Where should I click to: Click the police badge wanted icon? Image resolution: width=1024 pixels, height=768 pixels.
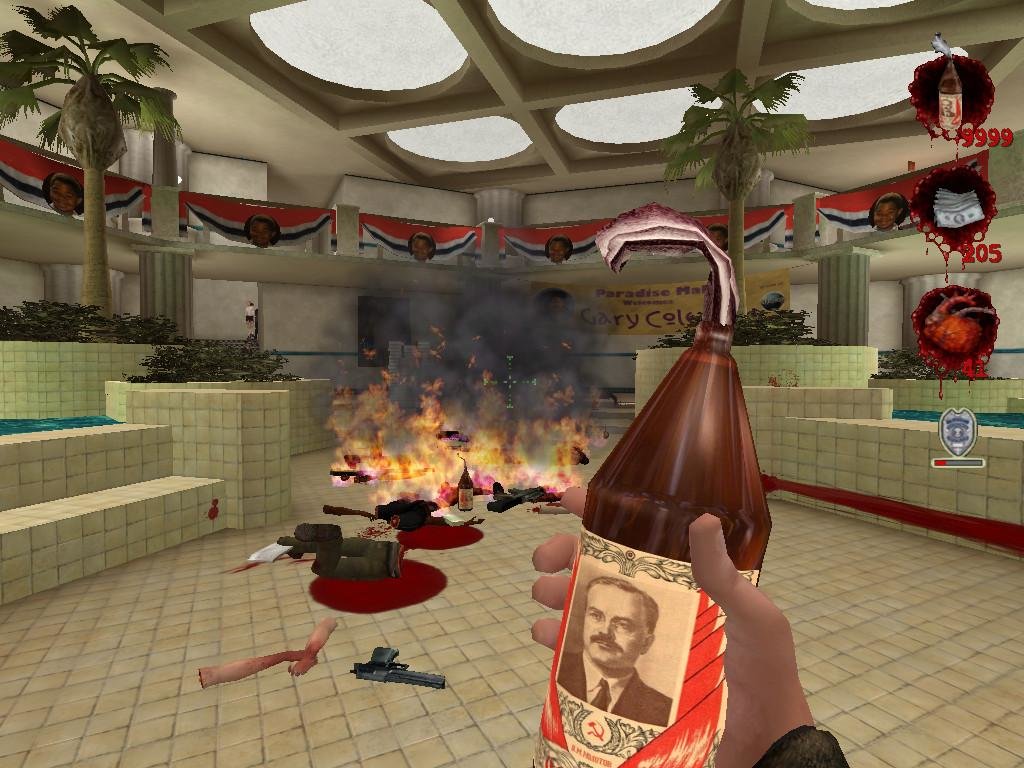pyautogui.click(x=955, y=432)
